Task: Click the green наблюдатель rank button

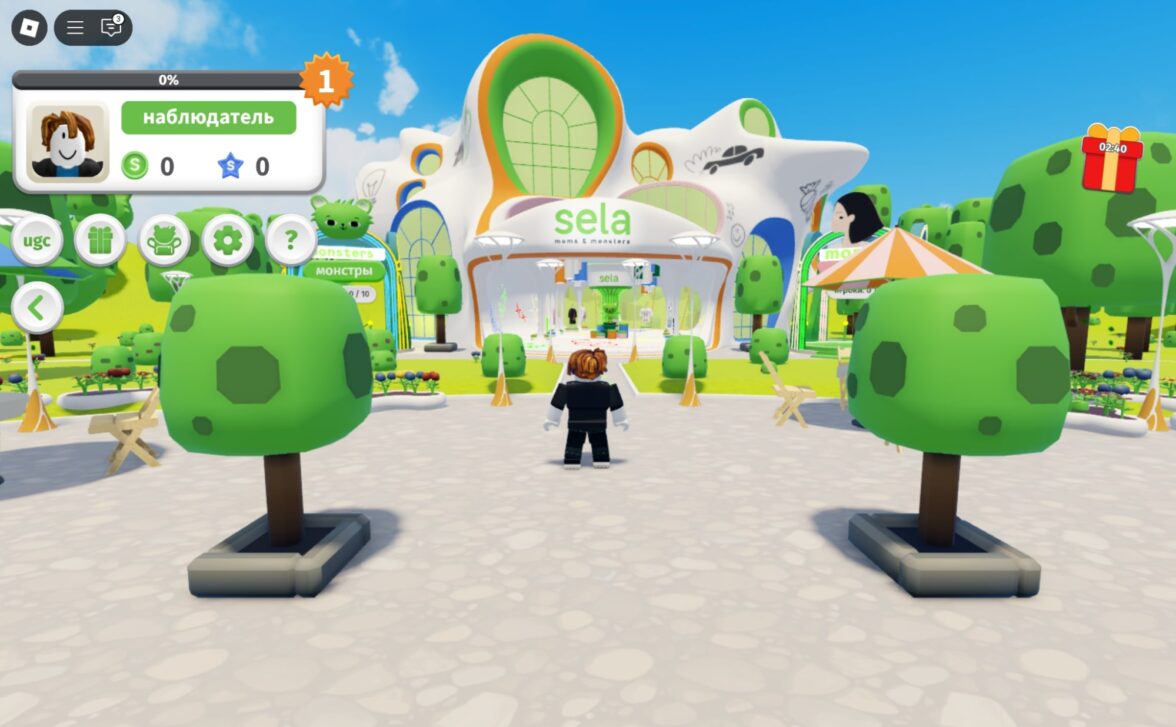Action: 208,117
